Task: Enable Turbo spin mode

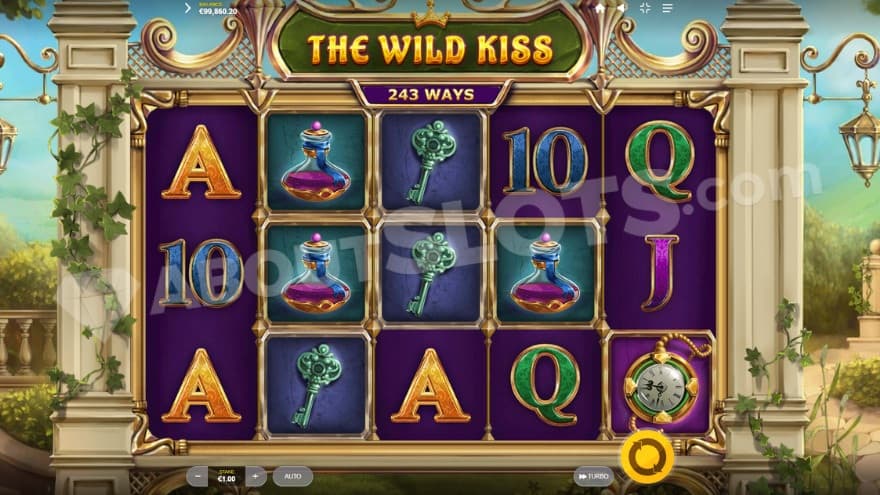Action: [x=593, y=477]
